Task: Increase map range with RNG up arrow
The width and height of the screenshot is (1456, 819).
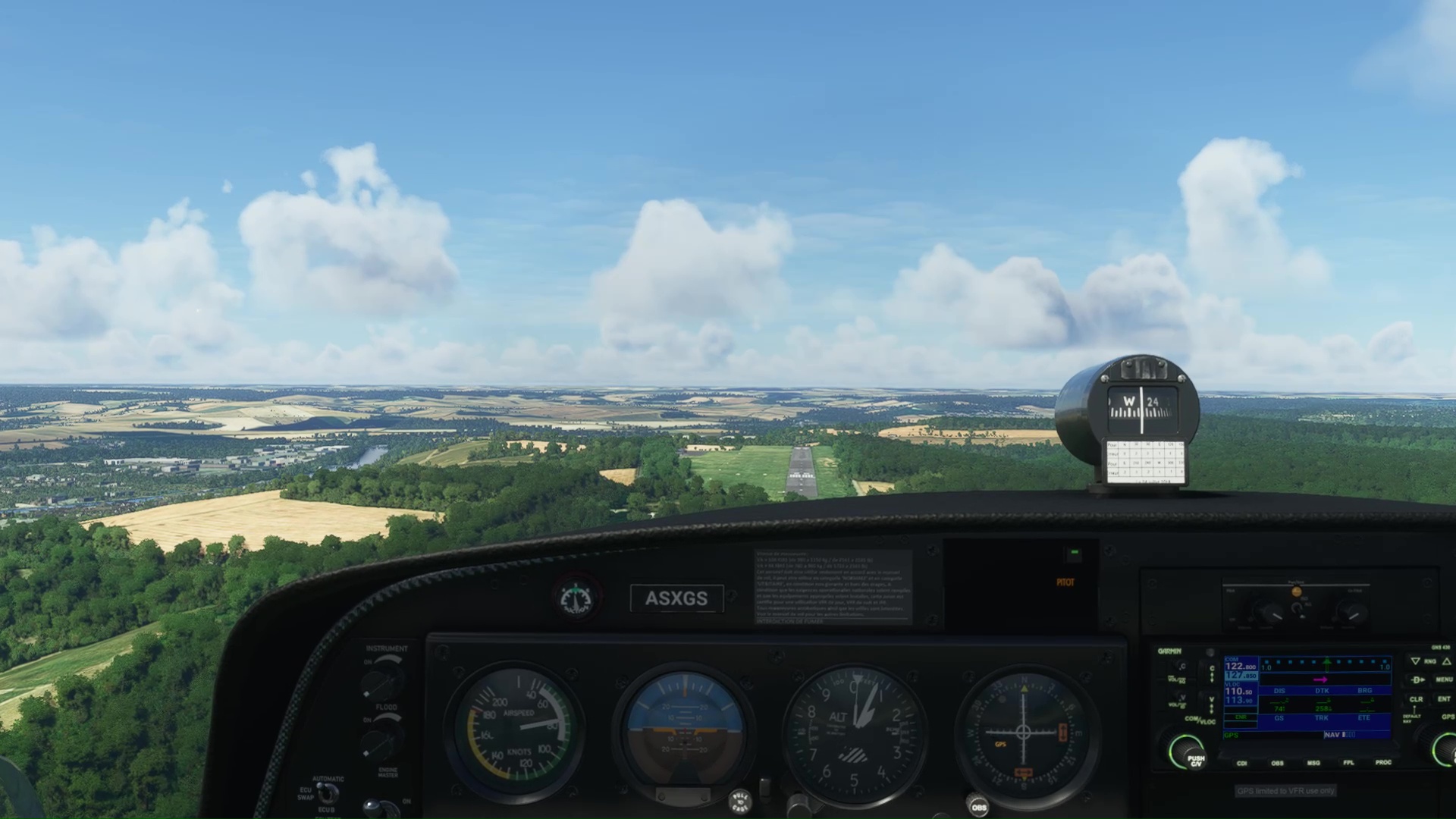Action: (1446, 661)
